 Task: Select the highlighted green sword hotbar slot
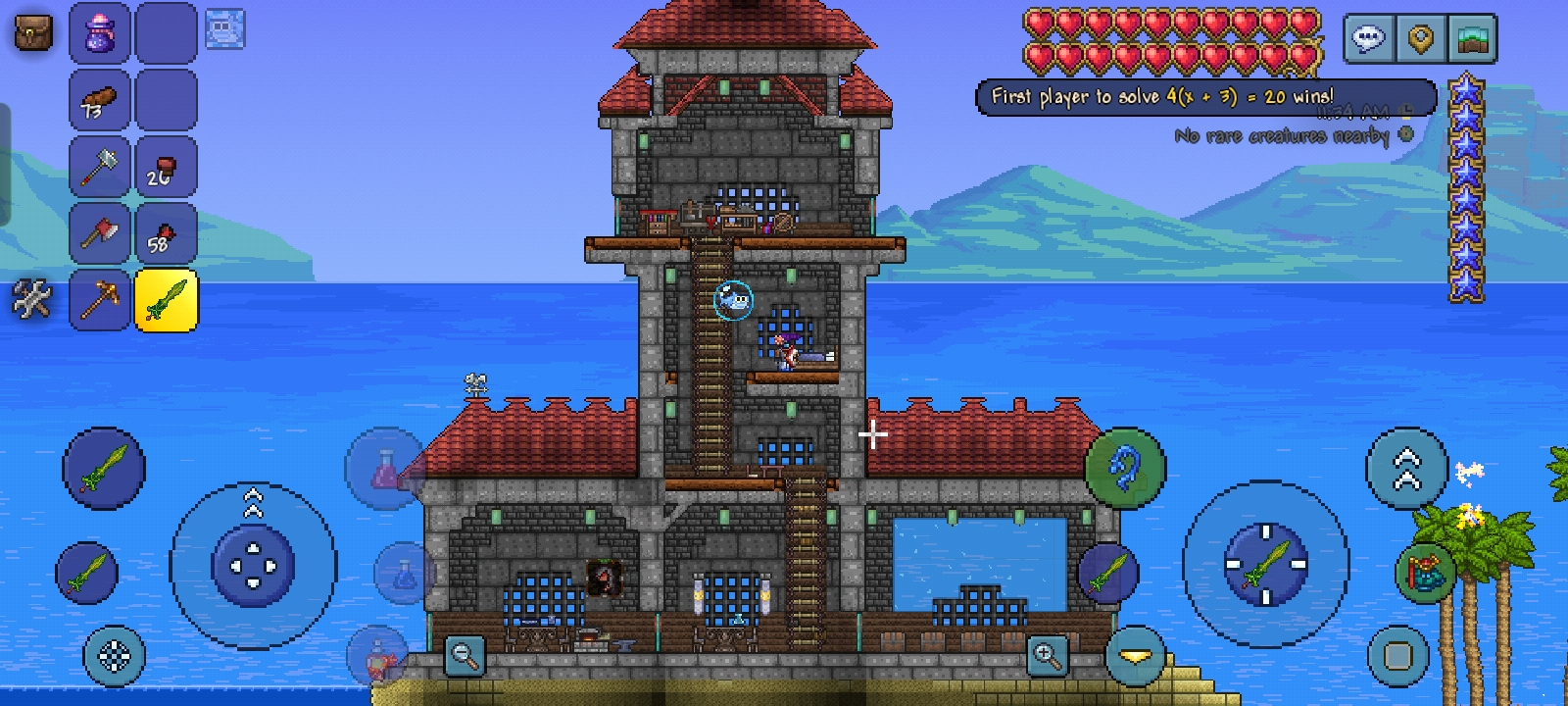pyautogui.click(x=166, y=300)
